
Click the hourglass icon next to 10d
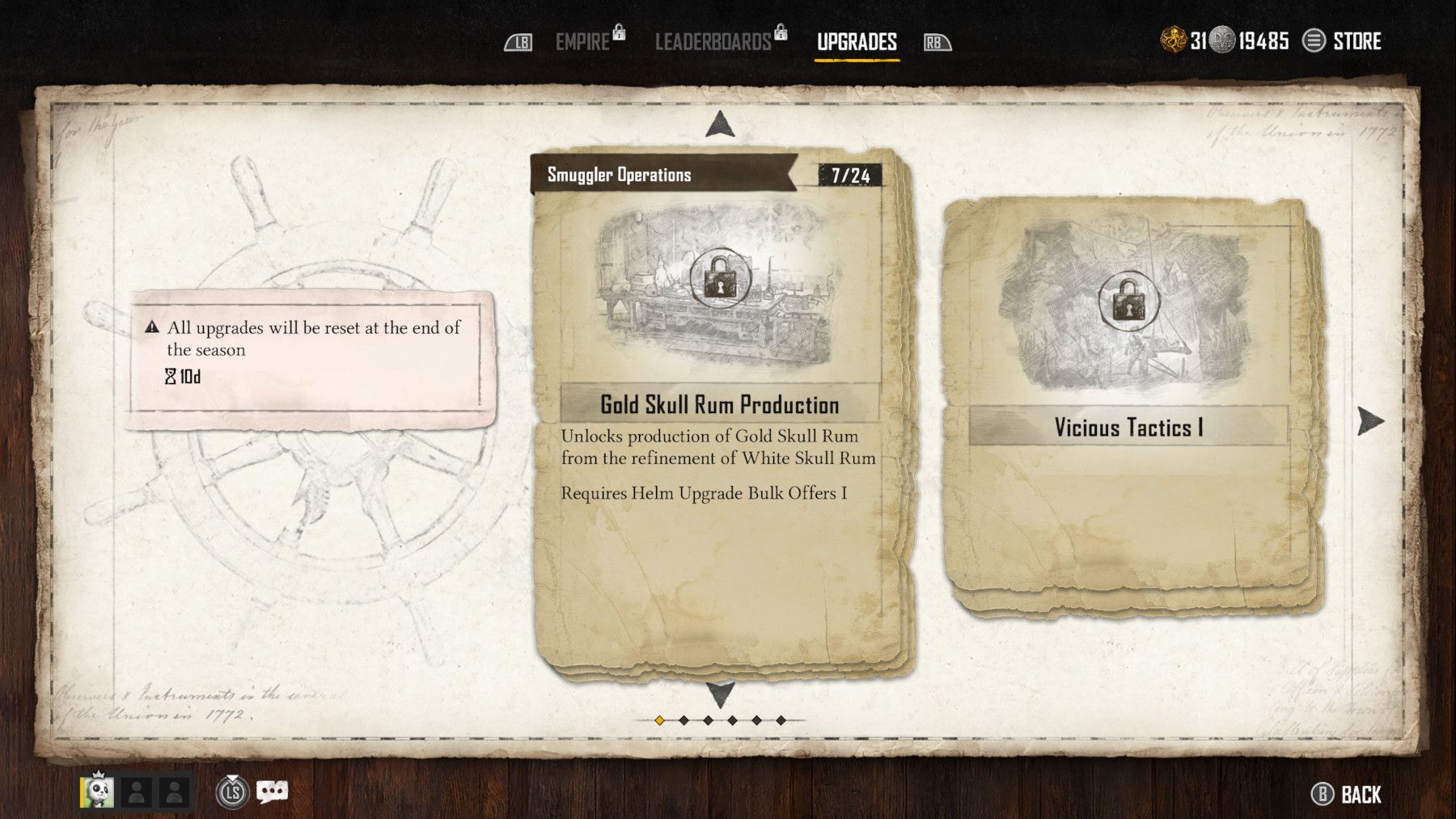coord(171,375)
